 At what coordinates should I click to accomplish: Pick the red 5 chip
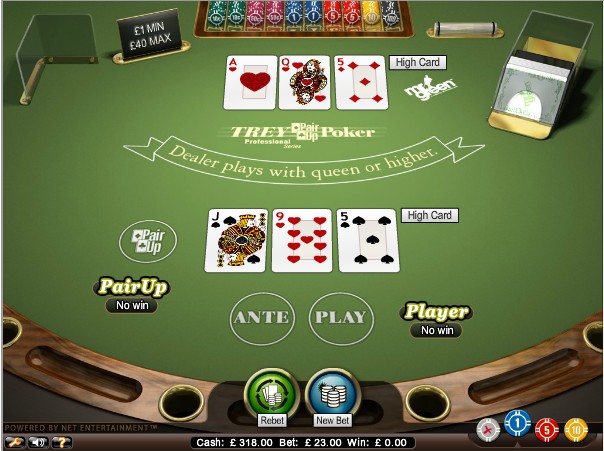(545, 430)
